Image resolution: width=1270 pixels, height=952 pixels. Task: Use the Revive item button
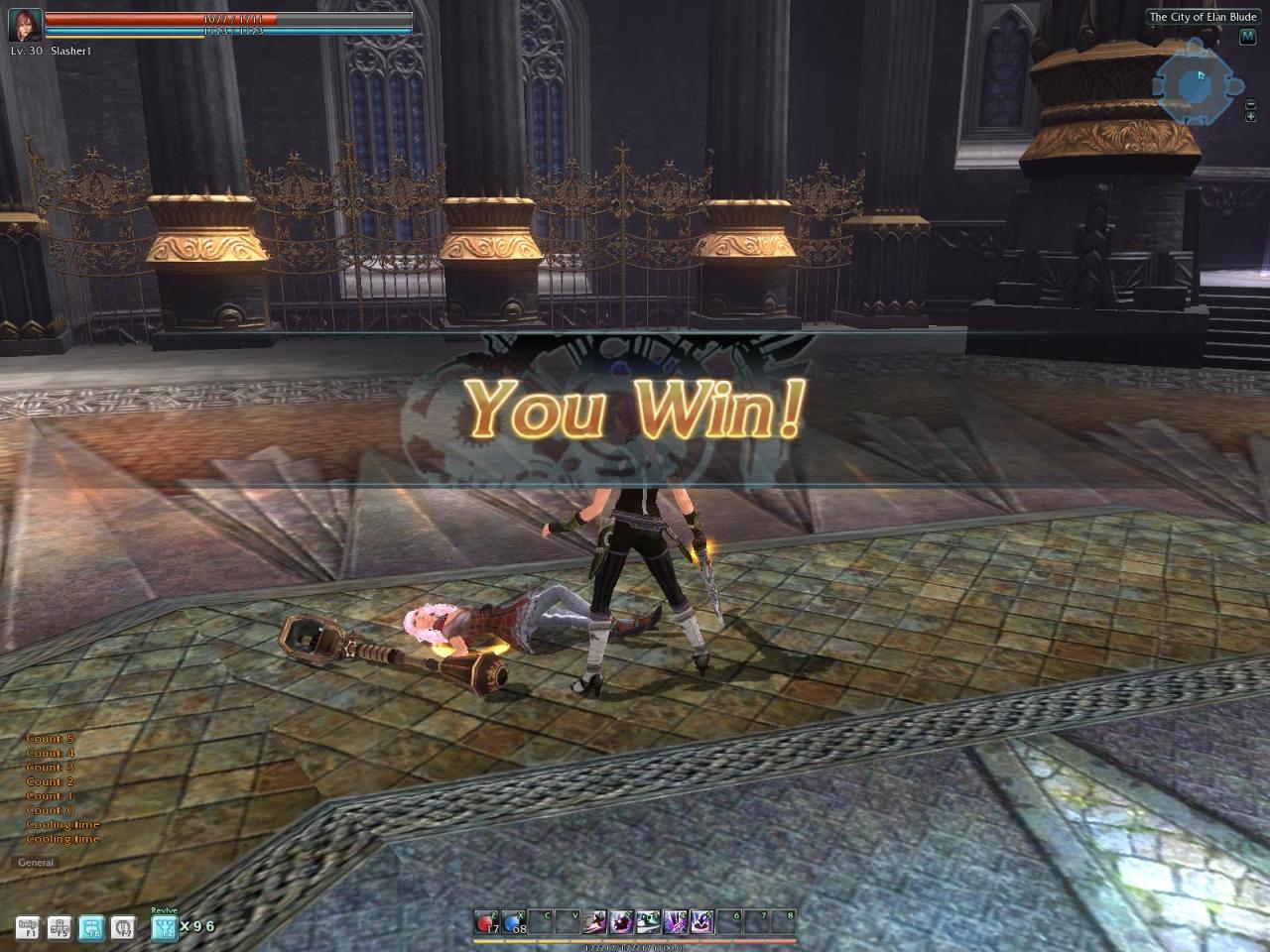click(164, 927)
